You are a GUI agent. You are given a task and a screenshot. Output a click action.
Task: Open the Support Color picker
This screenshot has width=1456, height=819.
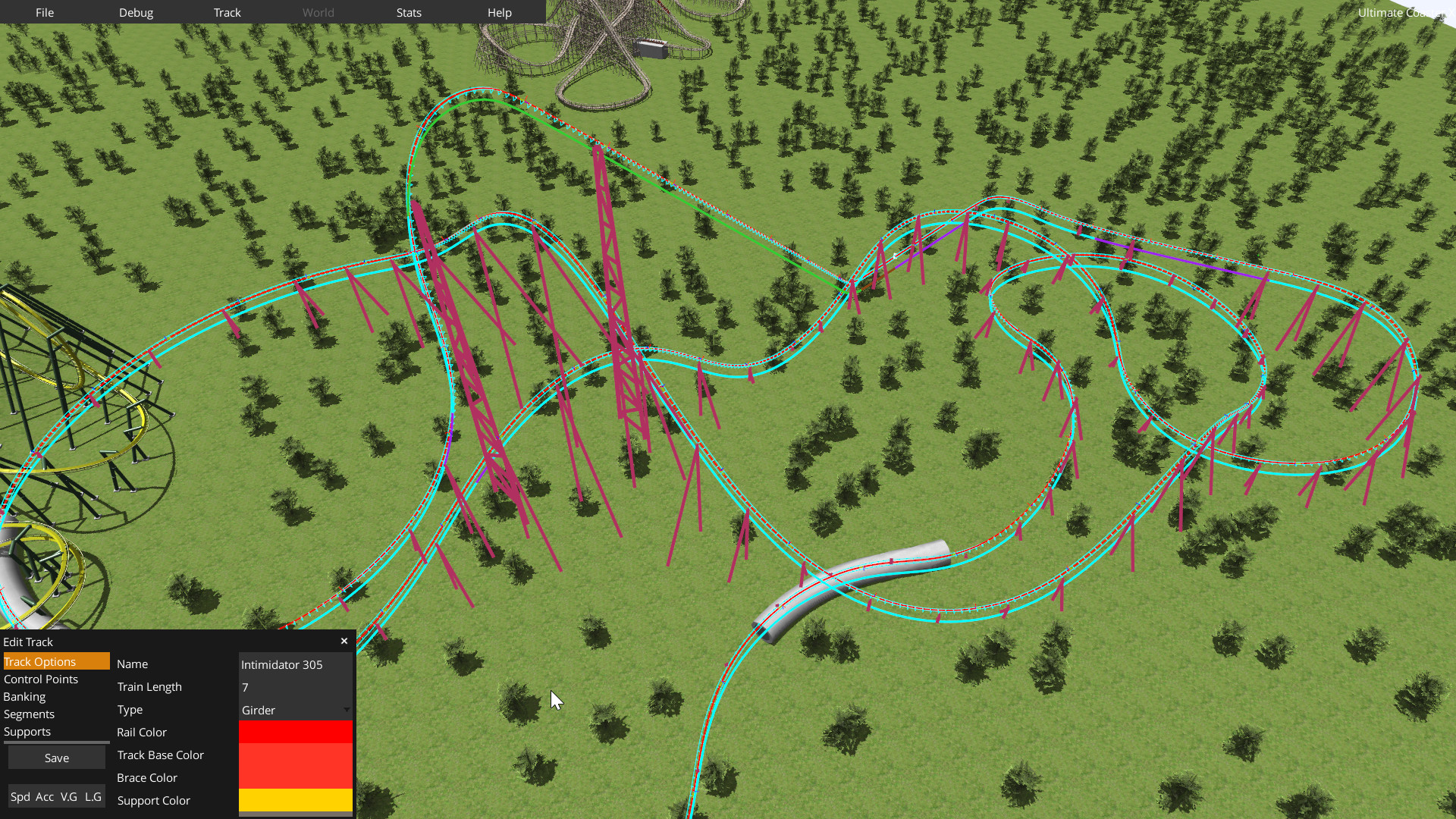click(x=295, y=800)
